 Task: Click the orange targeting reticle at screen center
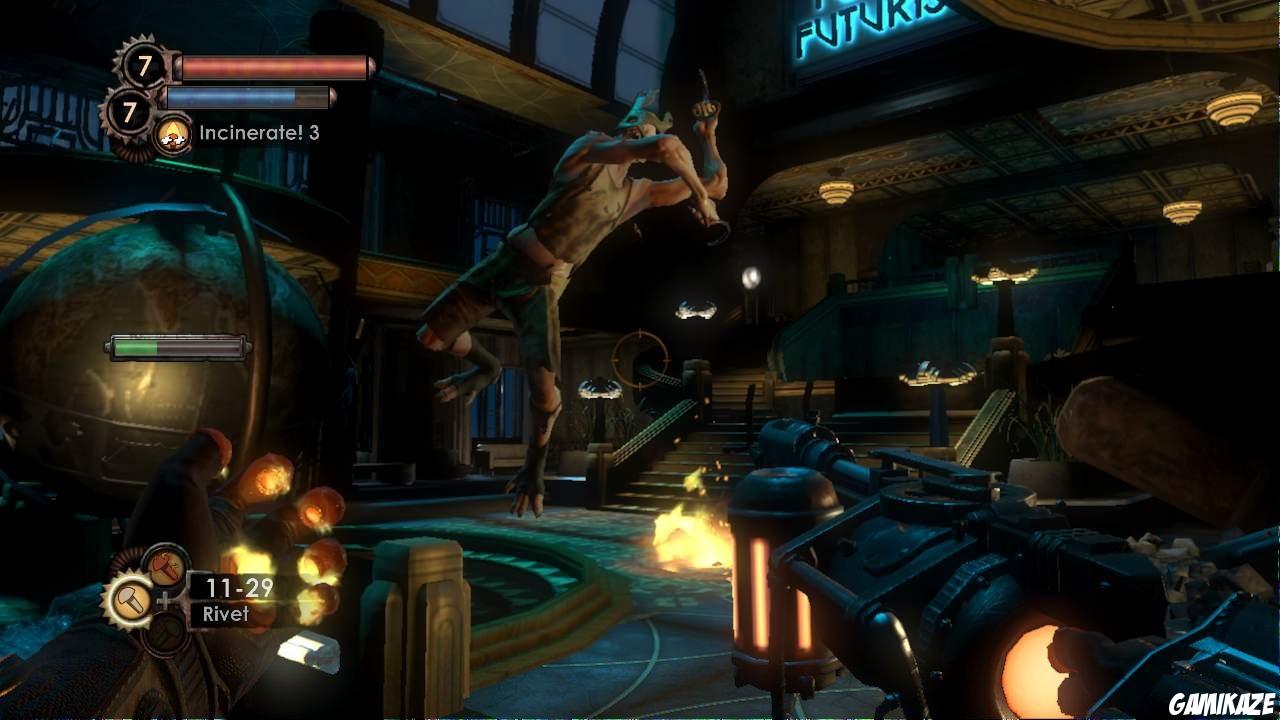[640, 360]
